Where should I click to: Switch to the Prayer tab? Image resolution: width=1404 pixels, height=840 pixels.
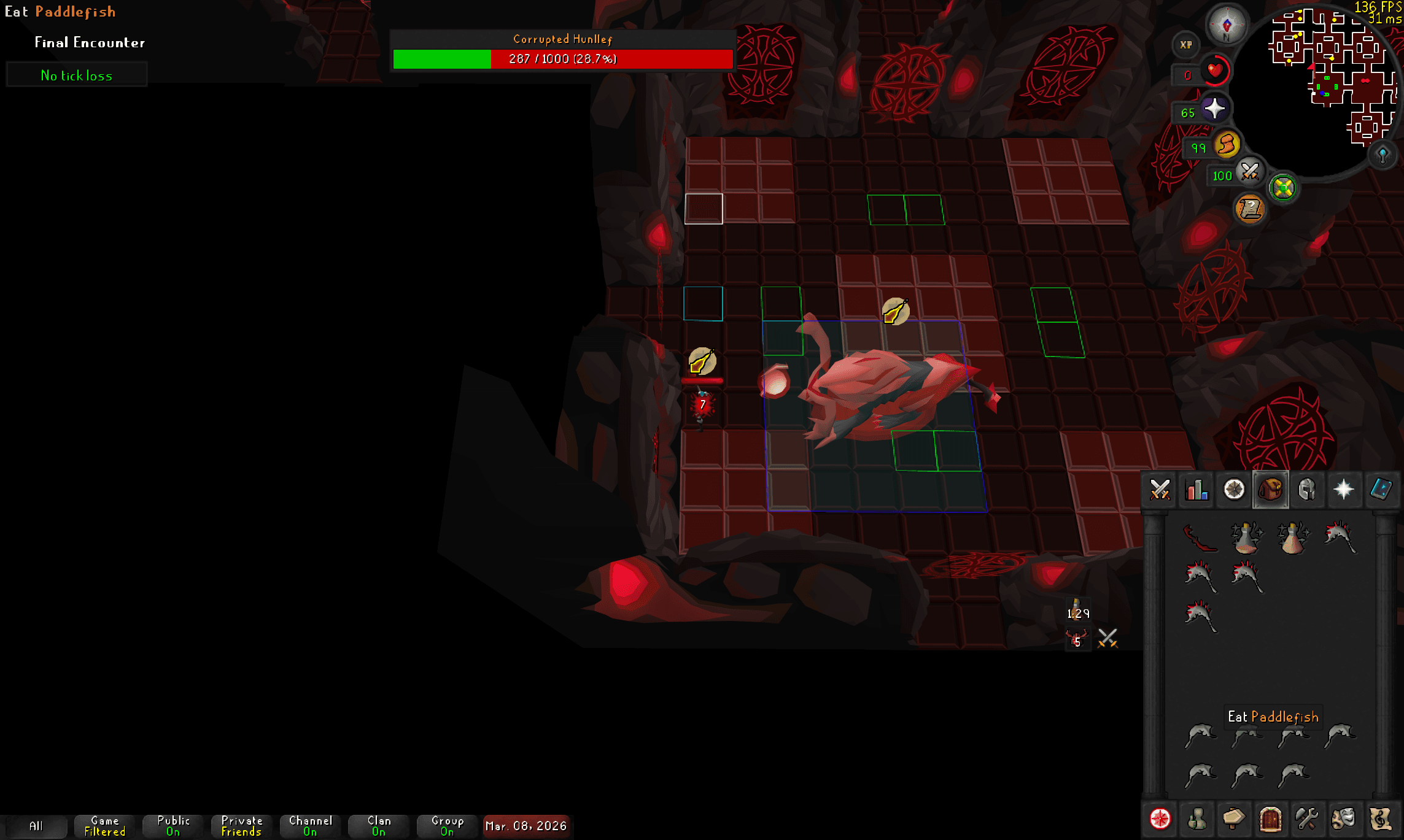[1344, 490]
